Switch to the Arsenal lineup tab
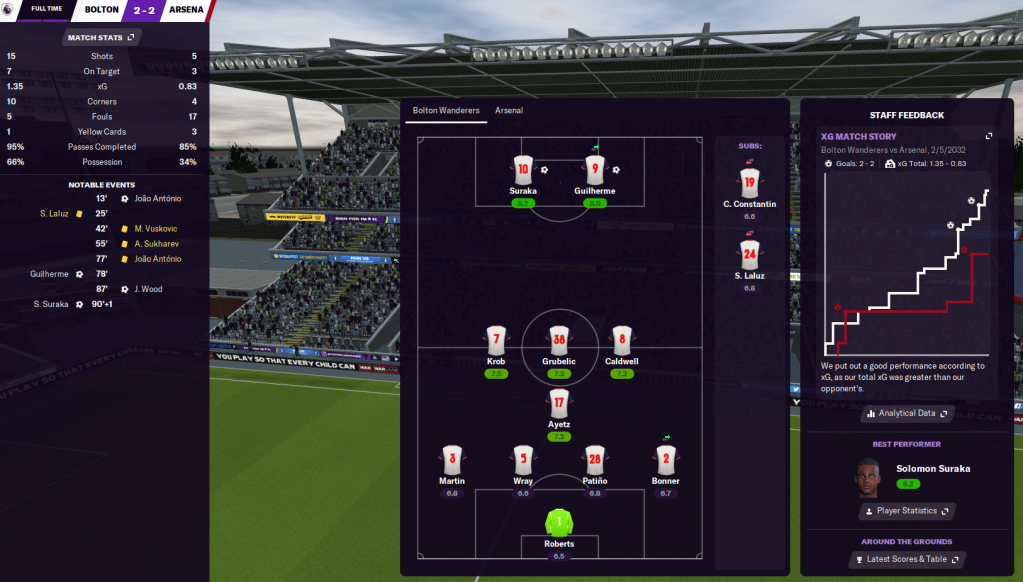Screen dimensions: 1023x582 (x=508, y=111)
